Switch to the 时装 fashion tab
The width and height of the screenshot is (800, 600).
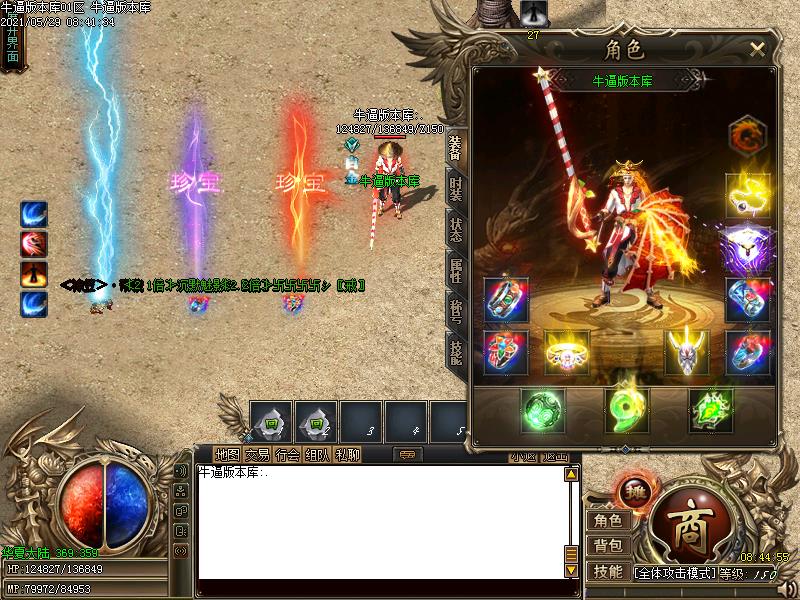point(456,191)
